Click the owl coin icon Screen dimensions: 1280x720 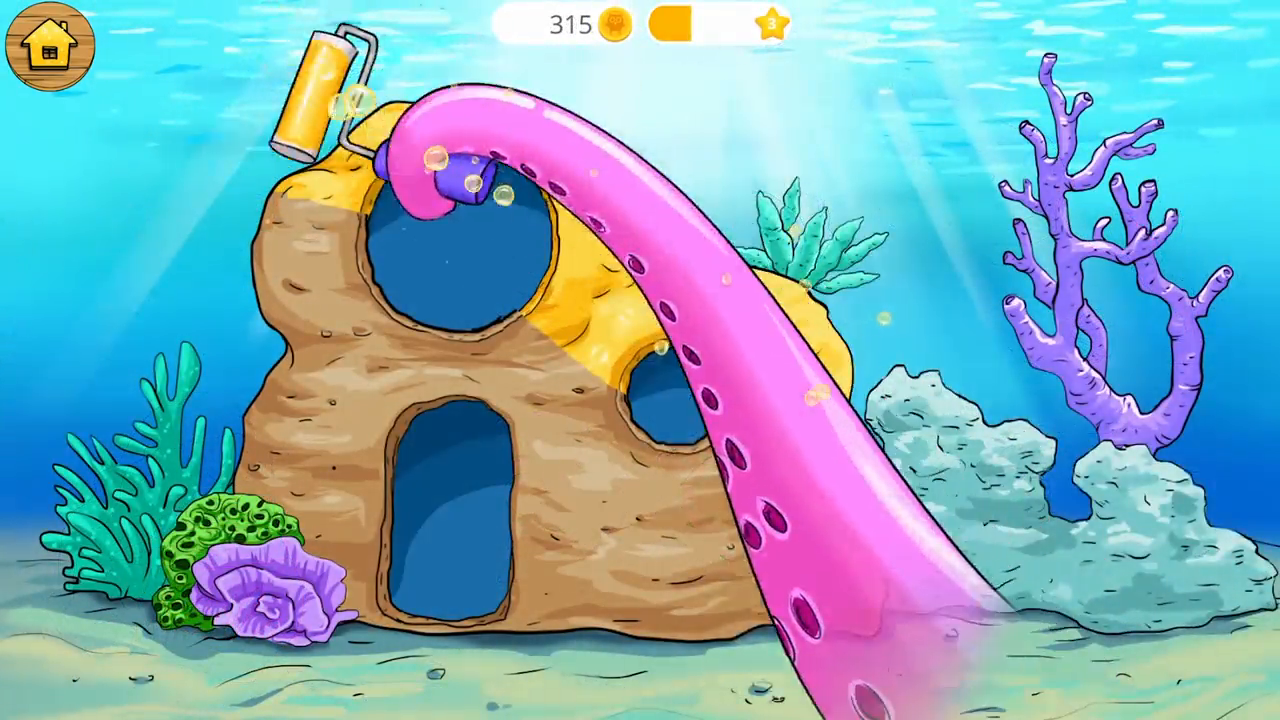click(616, 25)
